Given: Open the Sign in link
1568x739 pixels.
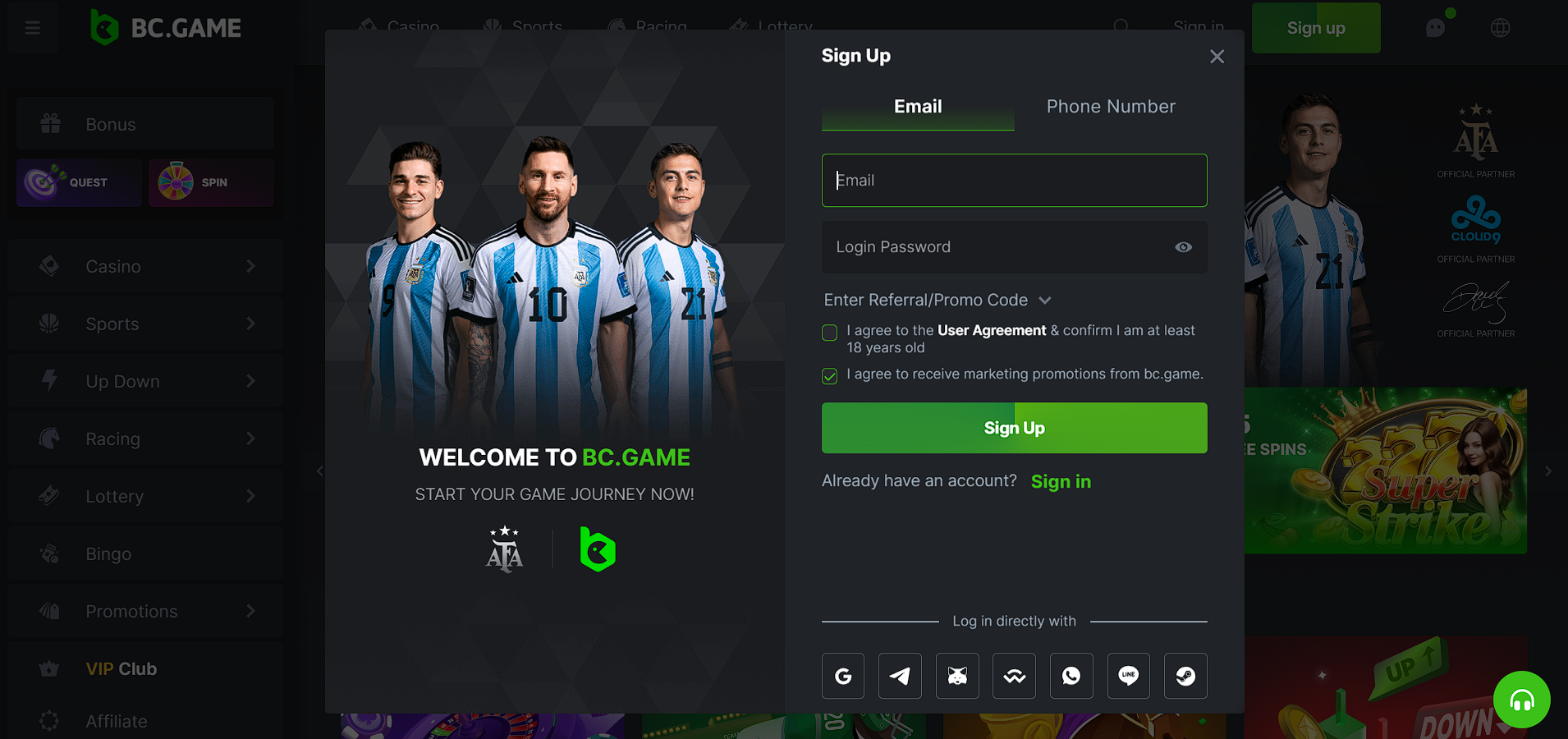Looking at the screenshot, I should (1061, 482).
